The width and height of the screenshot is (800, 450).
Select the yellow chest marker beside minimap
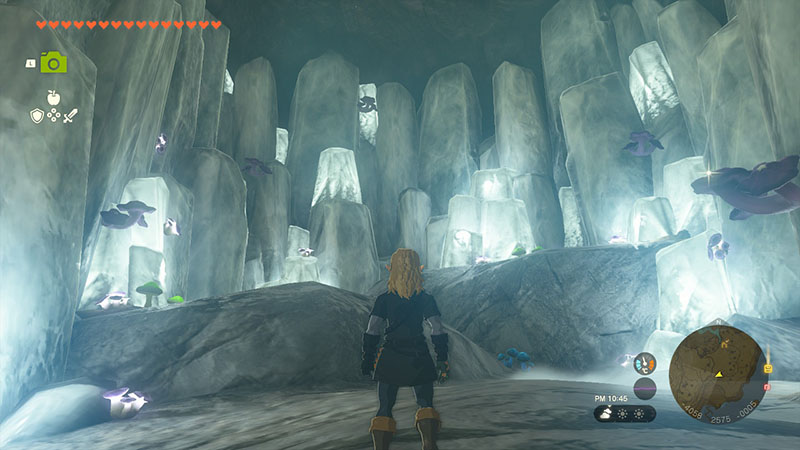click(768, 367)
